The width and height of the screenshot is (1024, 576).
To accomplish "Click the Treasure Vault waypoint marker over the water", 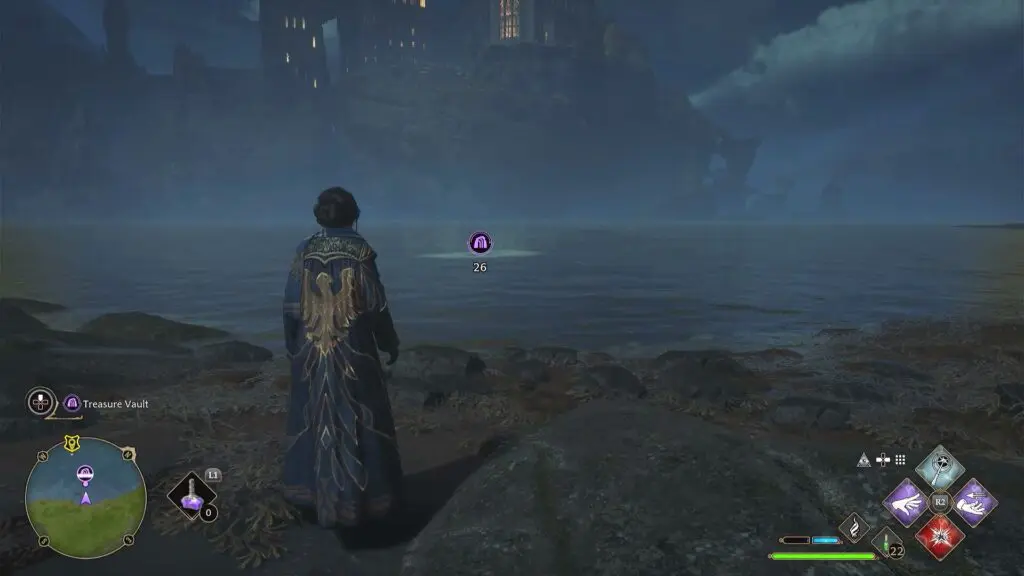I will point(480,243).
